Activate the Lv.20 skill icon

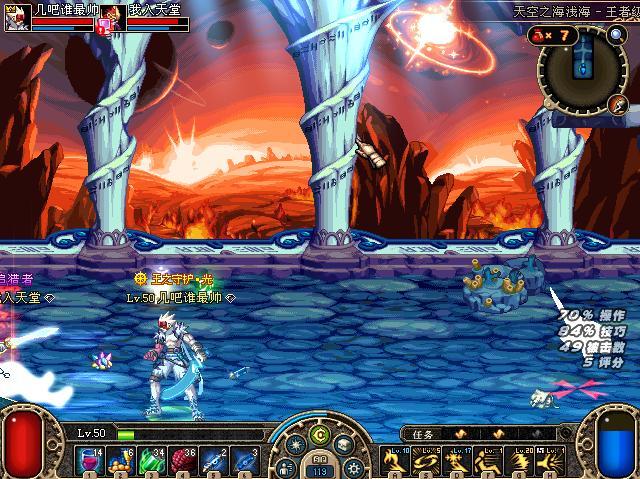(521, 461)
